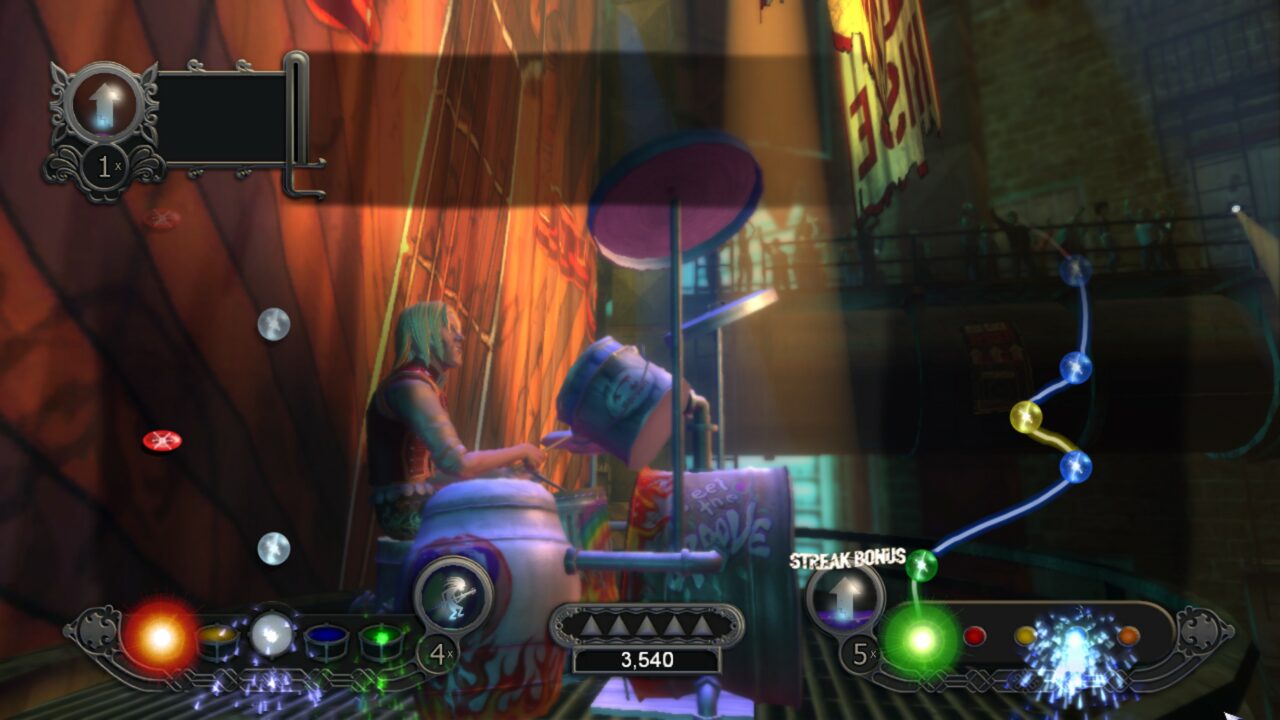Click the green drum icon on left rail
Viewport: 1280px width, 720px height.
[382, 640]
